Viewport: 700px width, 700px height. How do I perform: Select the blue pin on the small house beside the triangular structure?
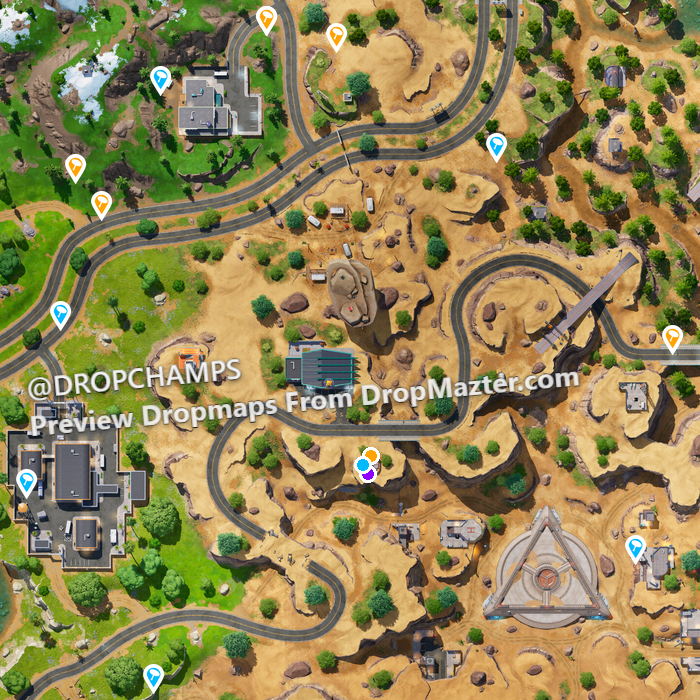pyautogui.click(x=635, y=547)
